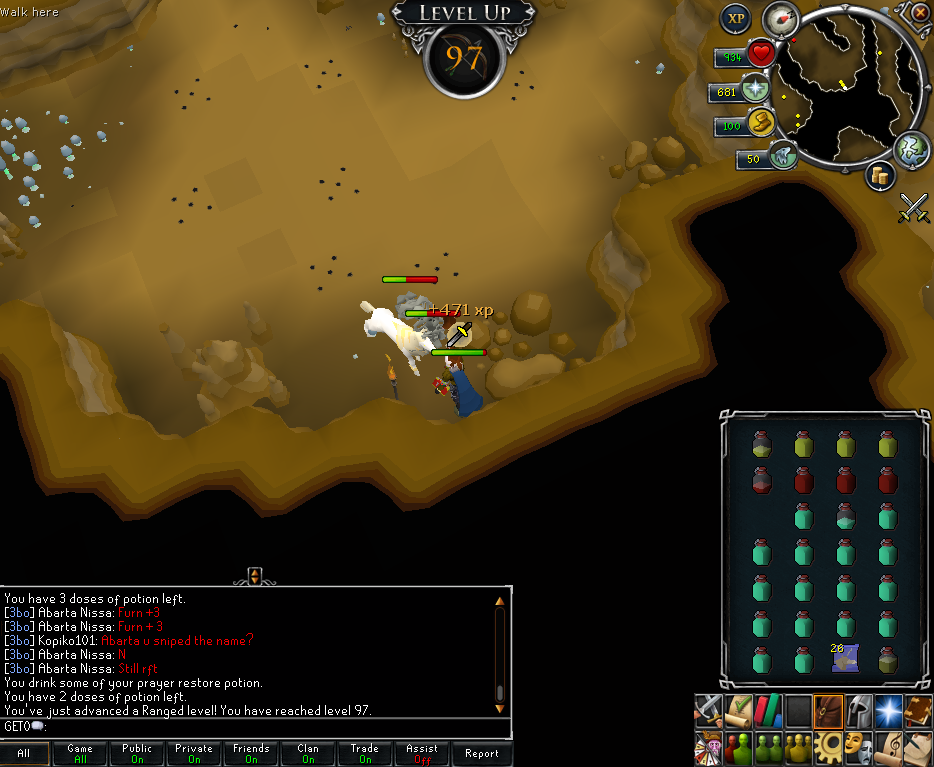
Task: Open the Magic spellbook tab
Action: click(918, 710)
